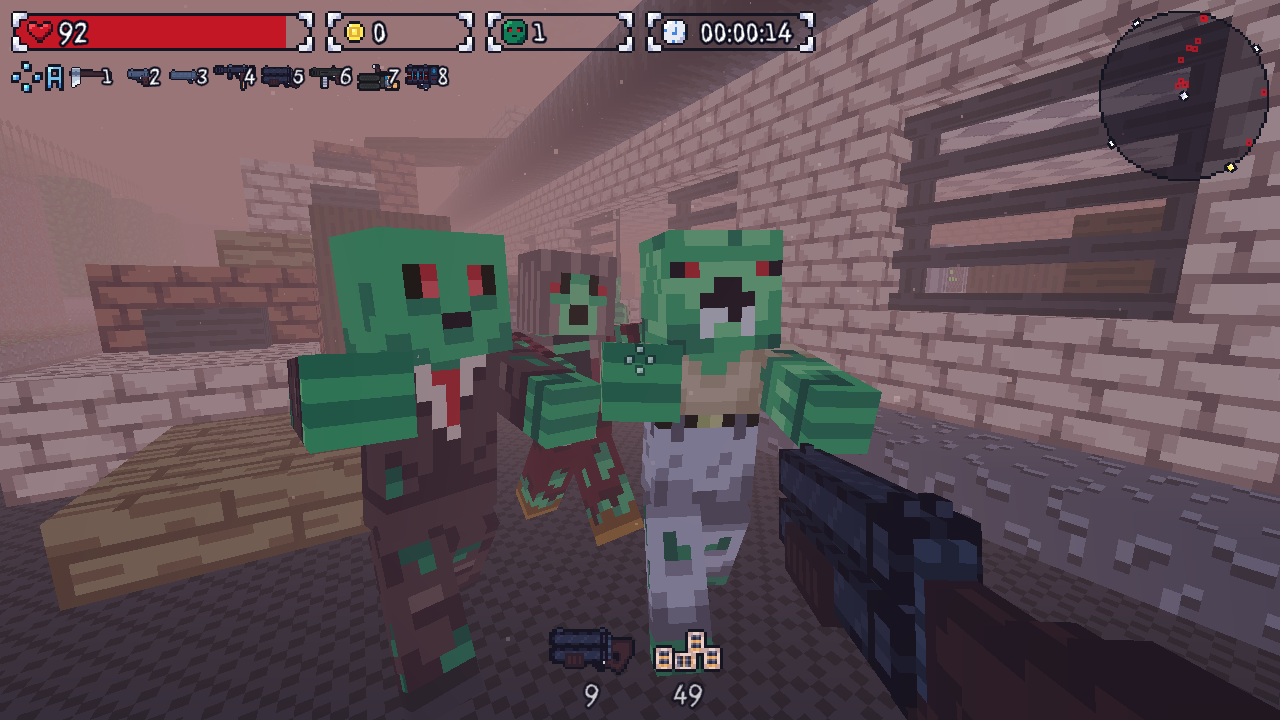Image resolution: width=1280 pixels, height=720 pixels.
Task: Select the submachine gun in slot 4
Action: click(x=232, y=75)
